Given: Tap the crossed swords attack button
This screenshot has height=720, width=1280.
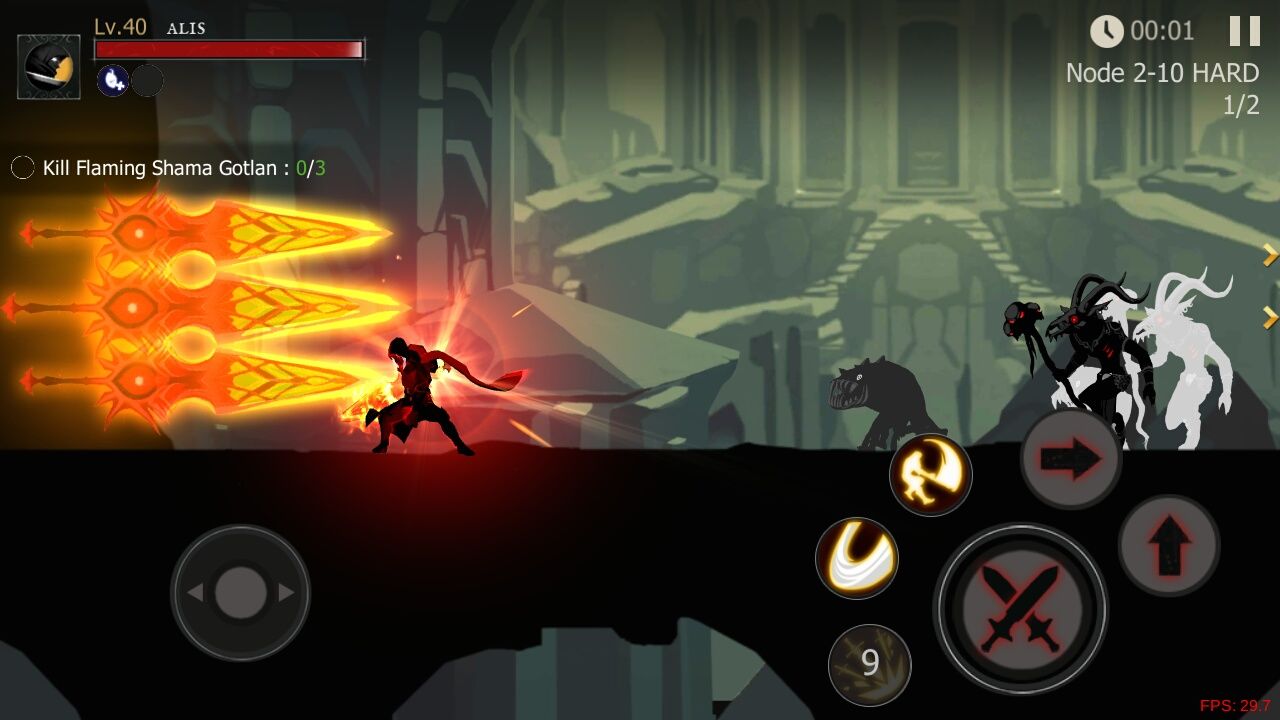Looking at the screenshot, I should pyautogui.click(x=1020, y=608).
